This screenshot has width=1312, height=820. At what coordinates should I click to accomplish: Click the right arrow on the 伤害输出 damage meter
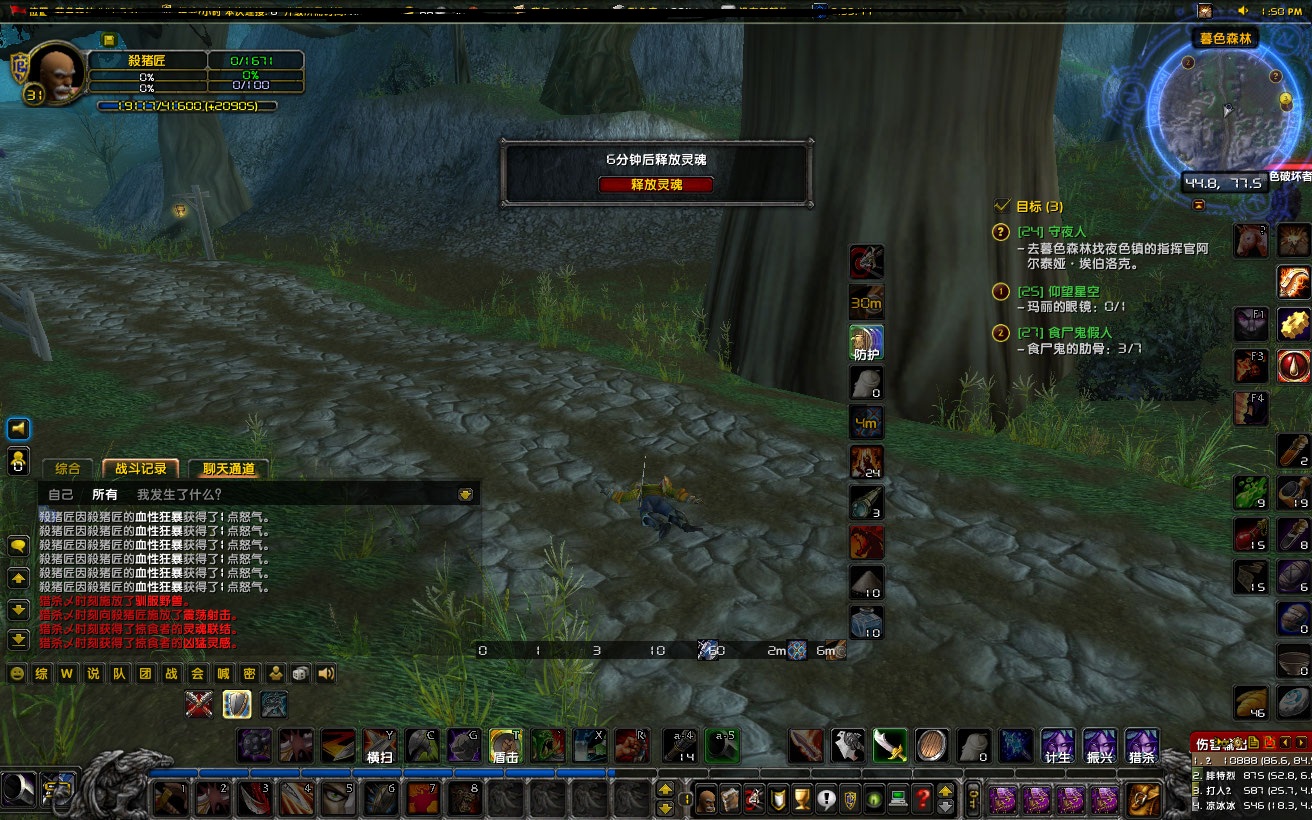pos(1301,743)
